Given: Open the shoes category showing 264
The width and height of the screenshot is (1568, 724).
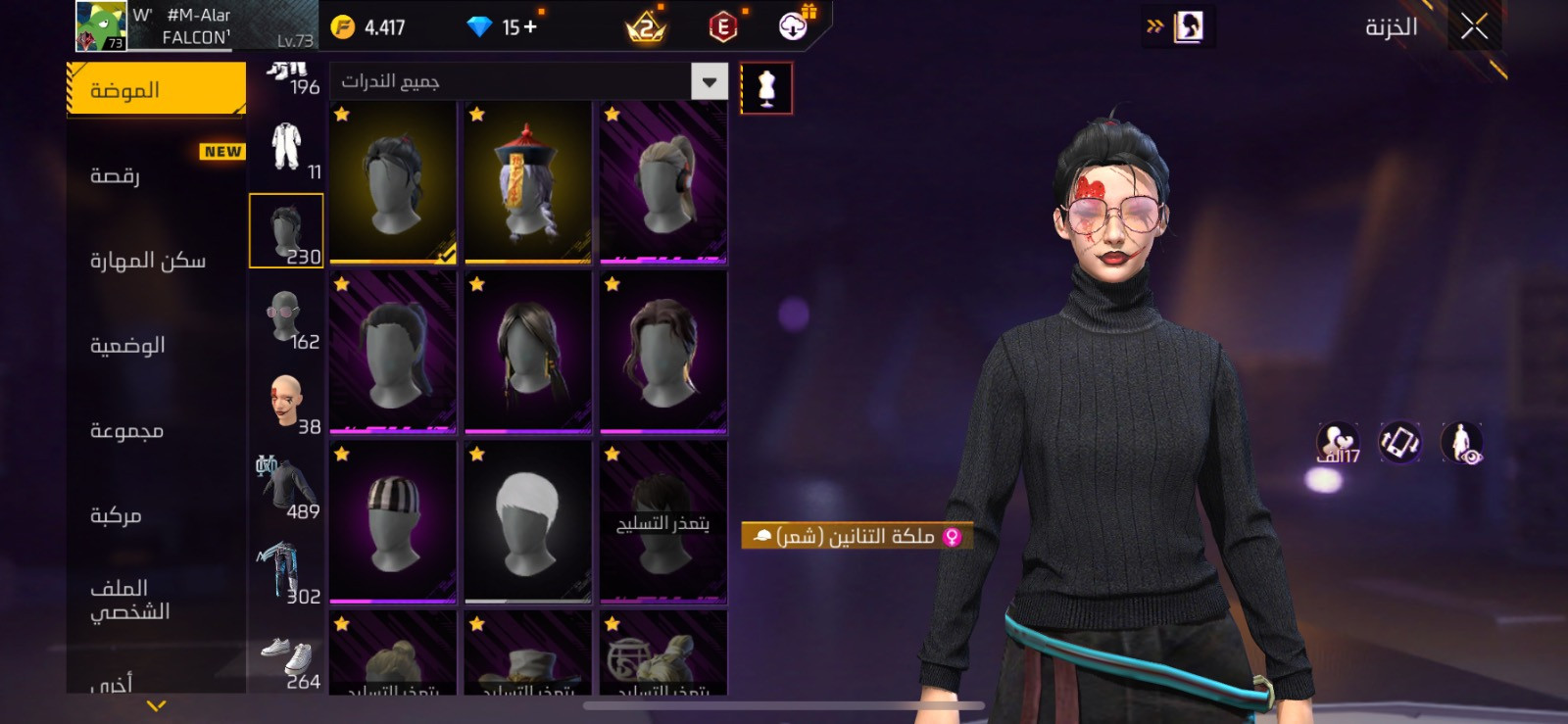Looking at the screenshot, I should coord(286,658).
